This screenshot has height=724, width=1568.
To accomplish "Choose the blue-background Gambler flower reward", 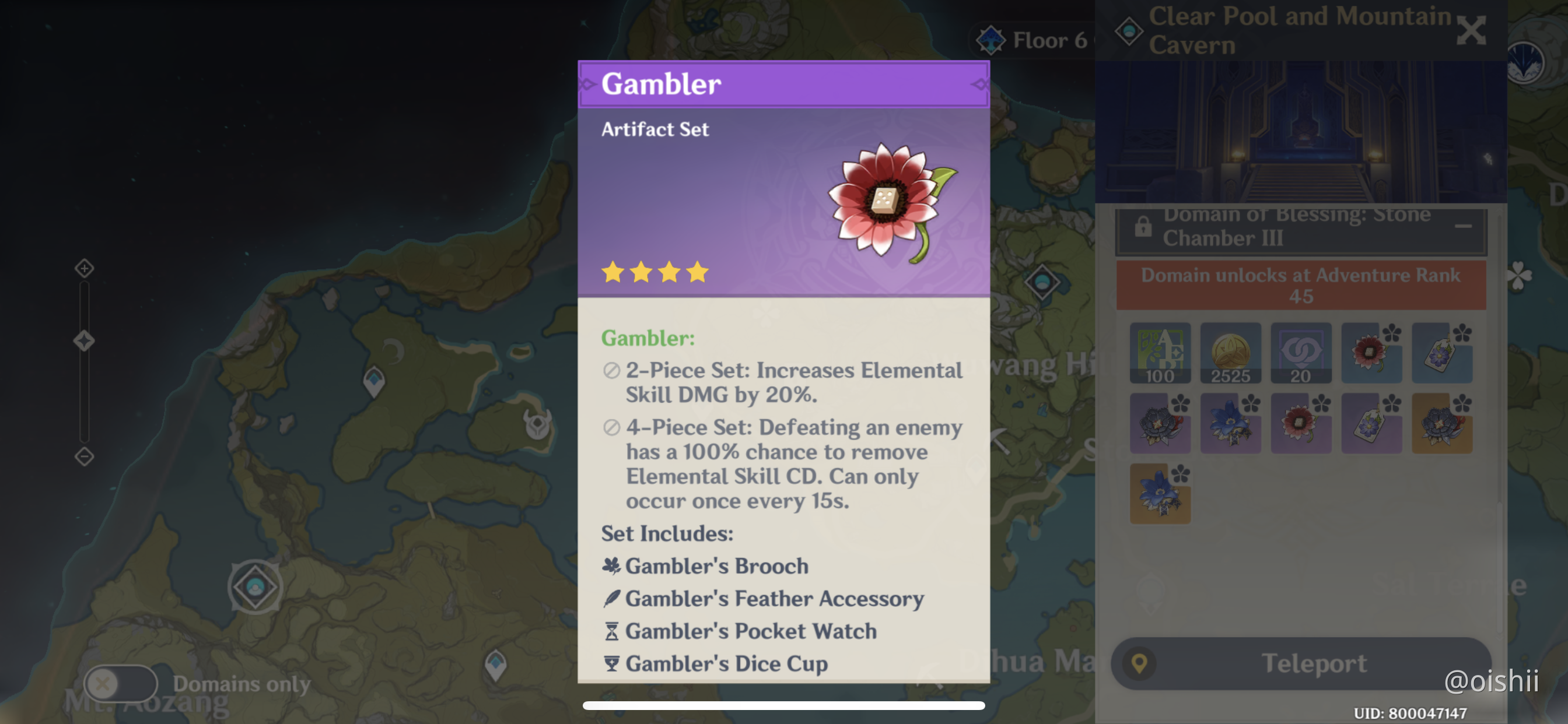I will [x=1371, y=353].
